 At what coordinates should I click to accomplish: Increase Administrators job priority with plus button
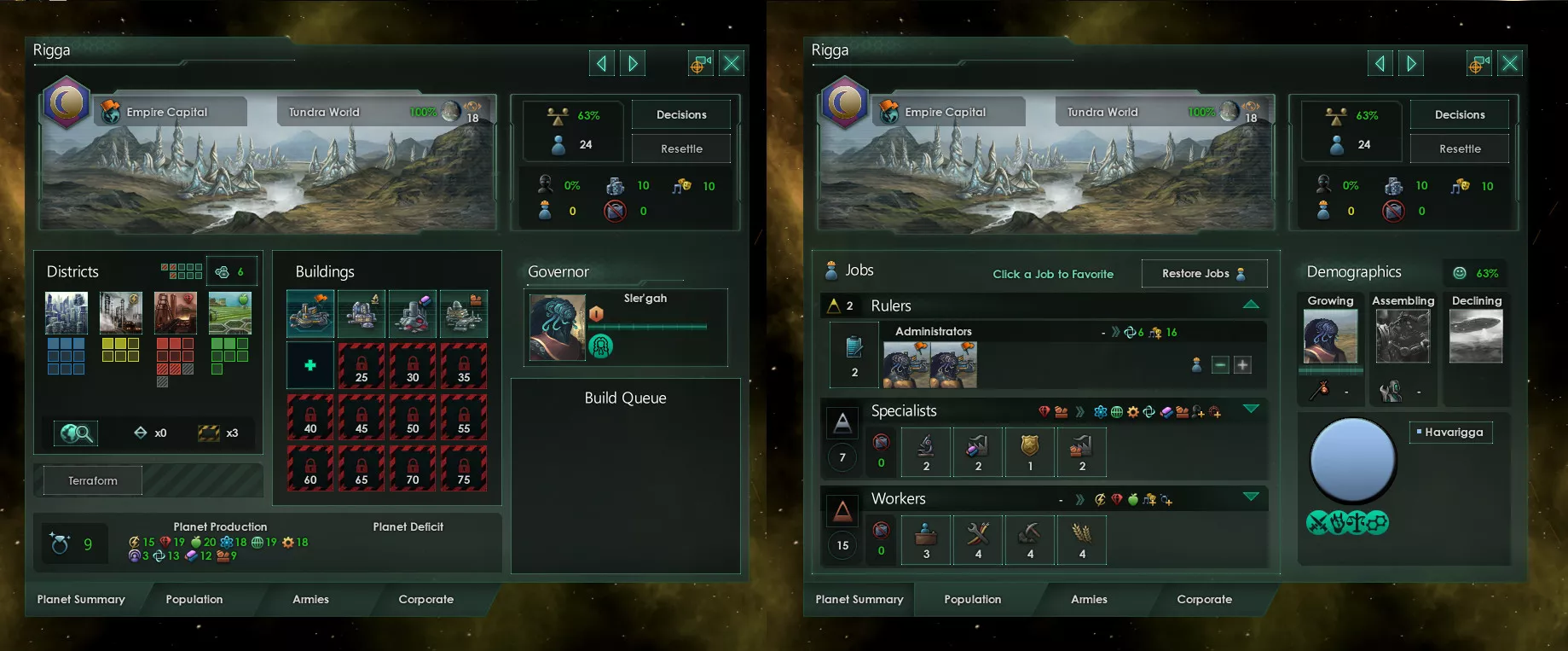pyautogui.click(x=1243, y=365)
